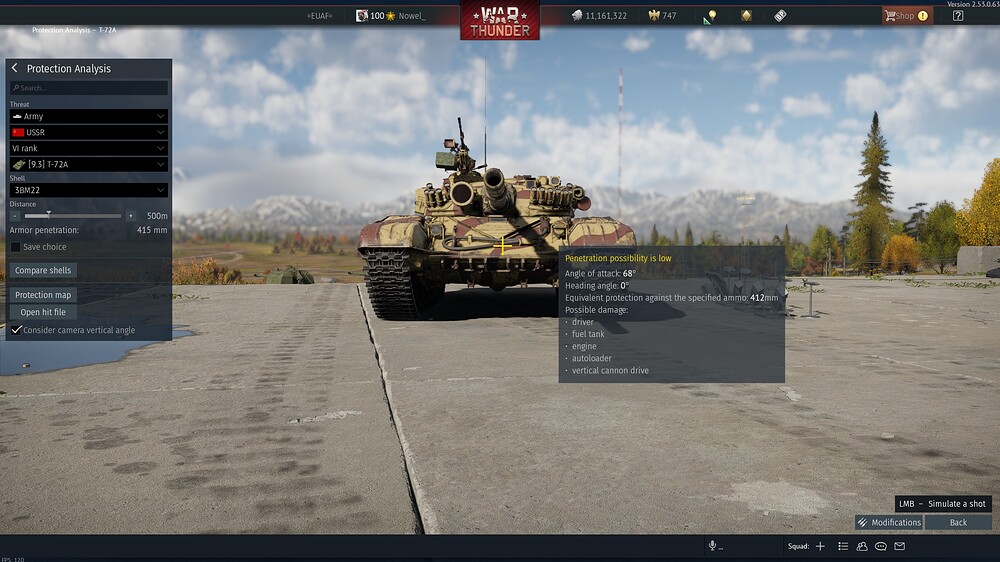This screenshot has height=562, width=1000.
Task: Click the Back button
Action: pyautogui.click(x=958, y=522)
